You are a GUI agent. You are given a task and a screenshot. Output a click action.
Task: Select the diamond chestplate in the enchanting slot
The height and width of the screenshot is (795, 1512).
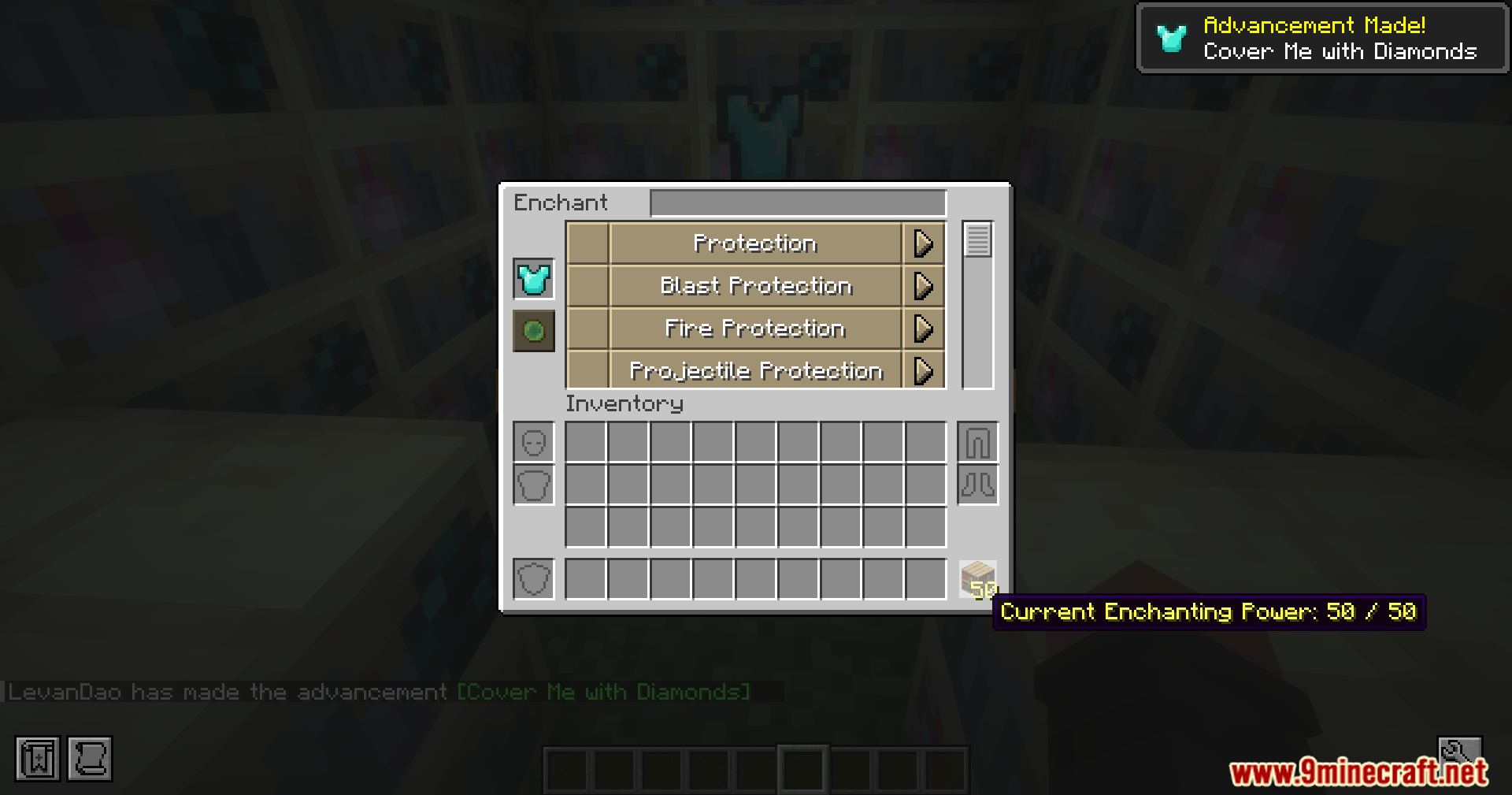coord(533,278)
